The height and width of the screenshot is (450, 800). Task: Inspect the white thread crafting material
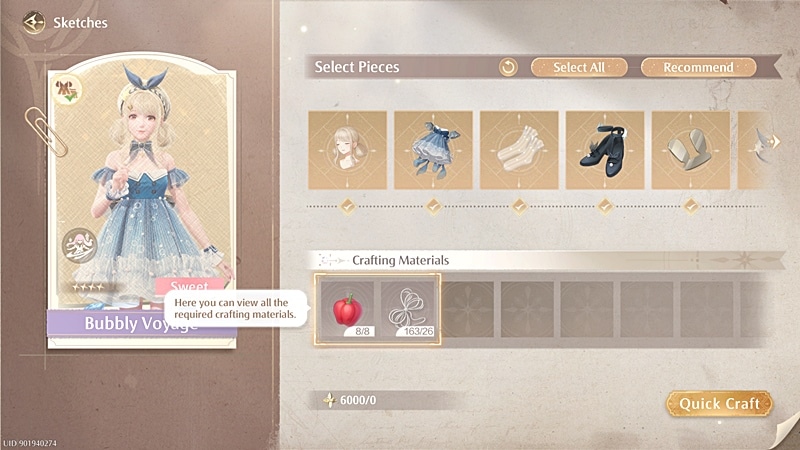[x=409, y=308]
